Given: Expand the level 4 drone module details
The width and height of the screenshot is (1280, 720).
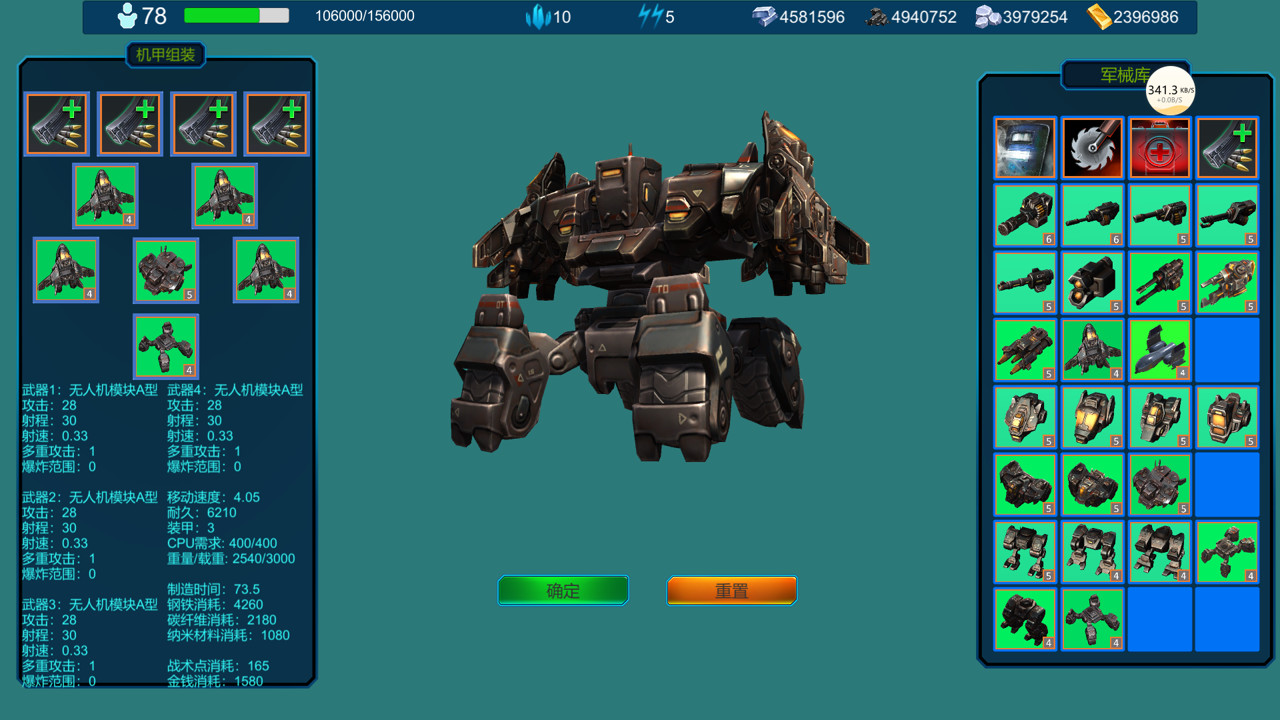Looking at the screenshot, I should coord(105,195).
